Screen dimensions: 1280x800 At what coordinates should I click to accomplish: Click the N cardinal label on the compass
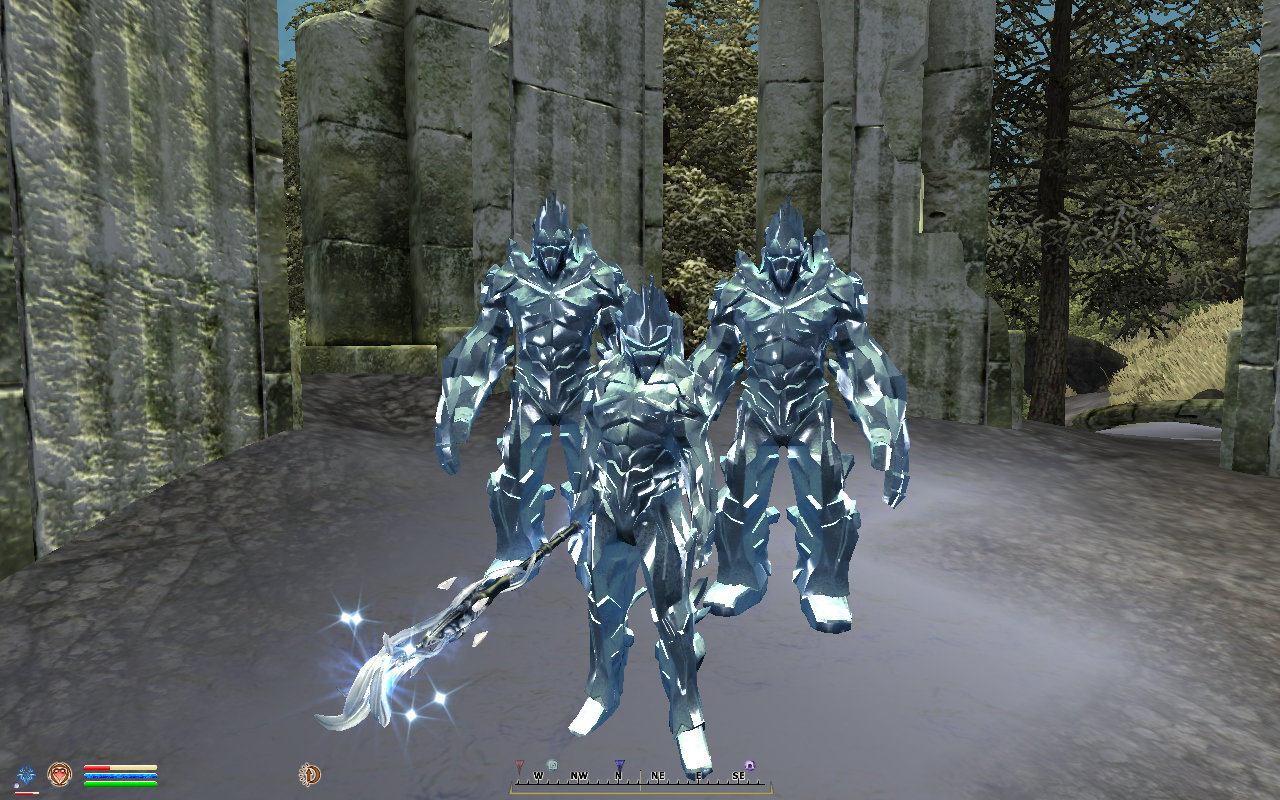(x=617, y=776)
